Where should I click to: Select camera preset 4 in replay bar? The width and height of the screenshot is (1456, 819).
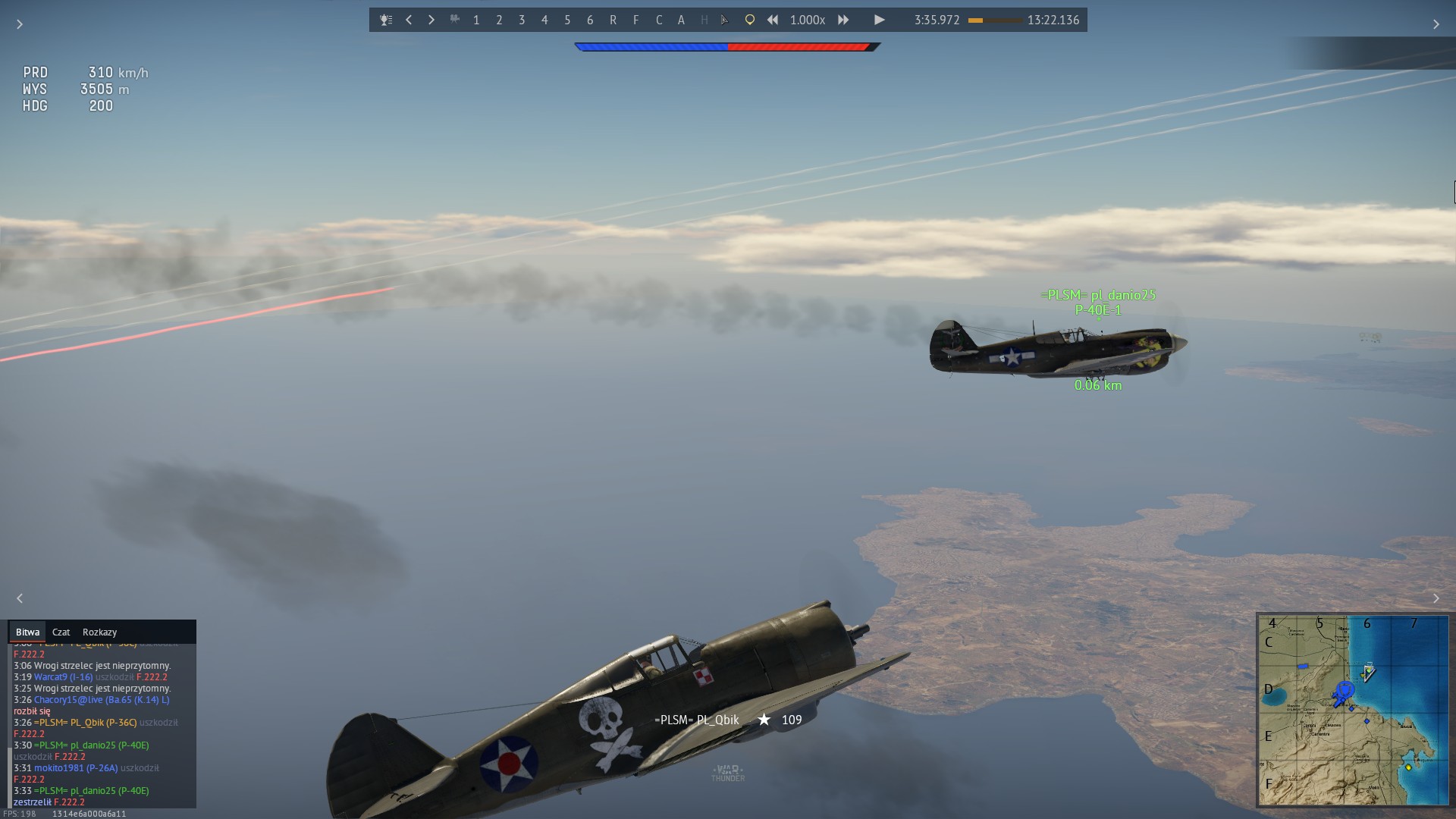(x=544, y=20)
